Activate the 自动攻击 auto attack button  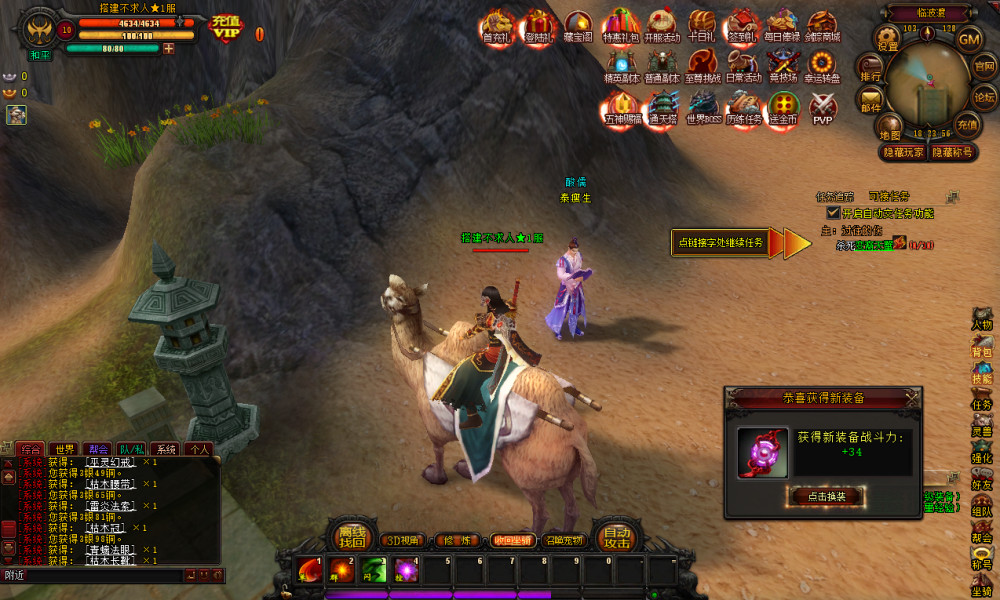coord(616,538)
